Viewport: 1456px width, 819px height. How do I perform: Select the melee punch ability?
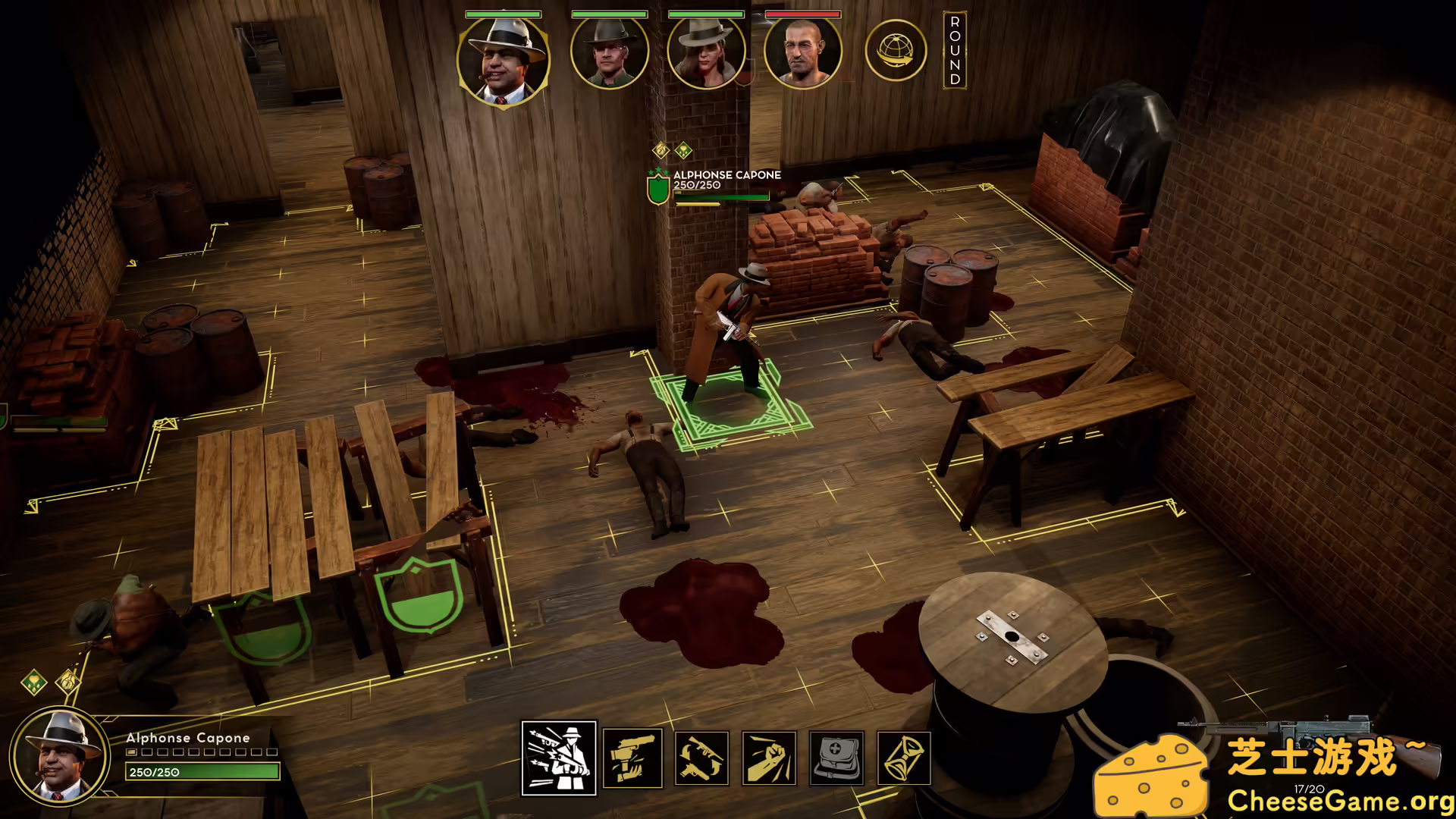click(x=768, y=760)
